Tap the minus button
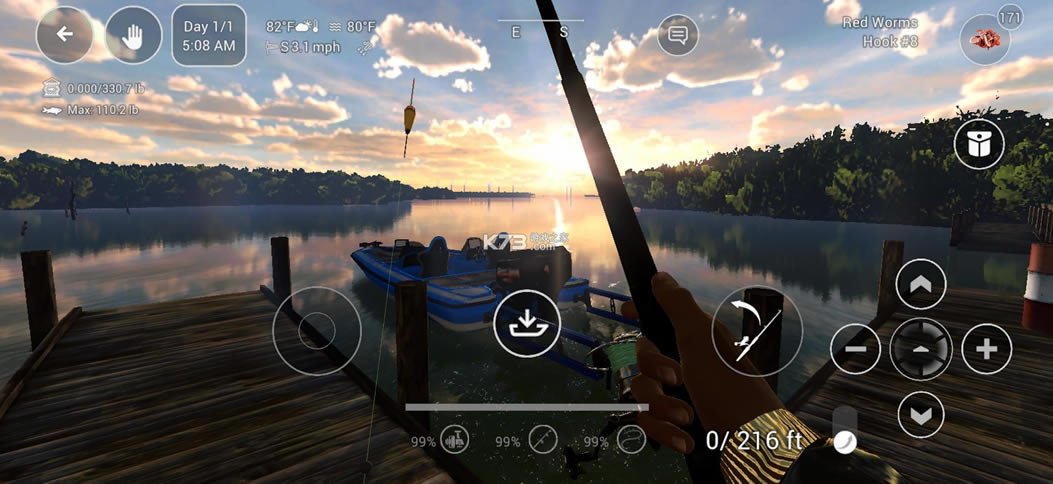Image resolution: width=1053 pixels, height=484 pixels. click(856, 350)
